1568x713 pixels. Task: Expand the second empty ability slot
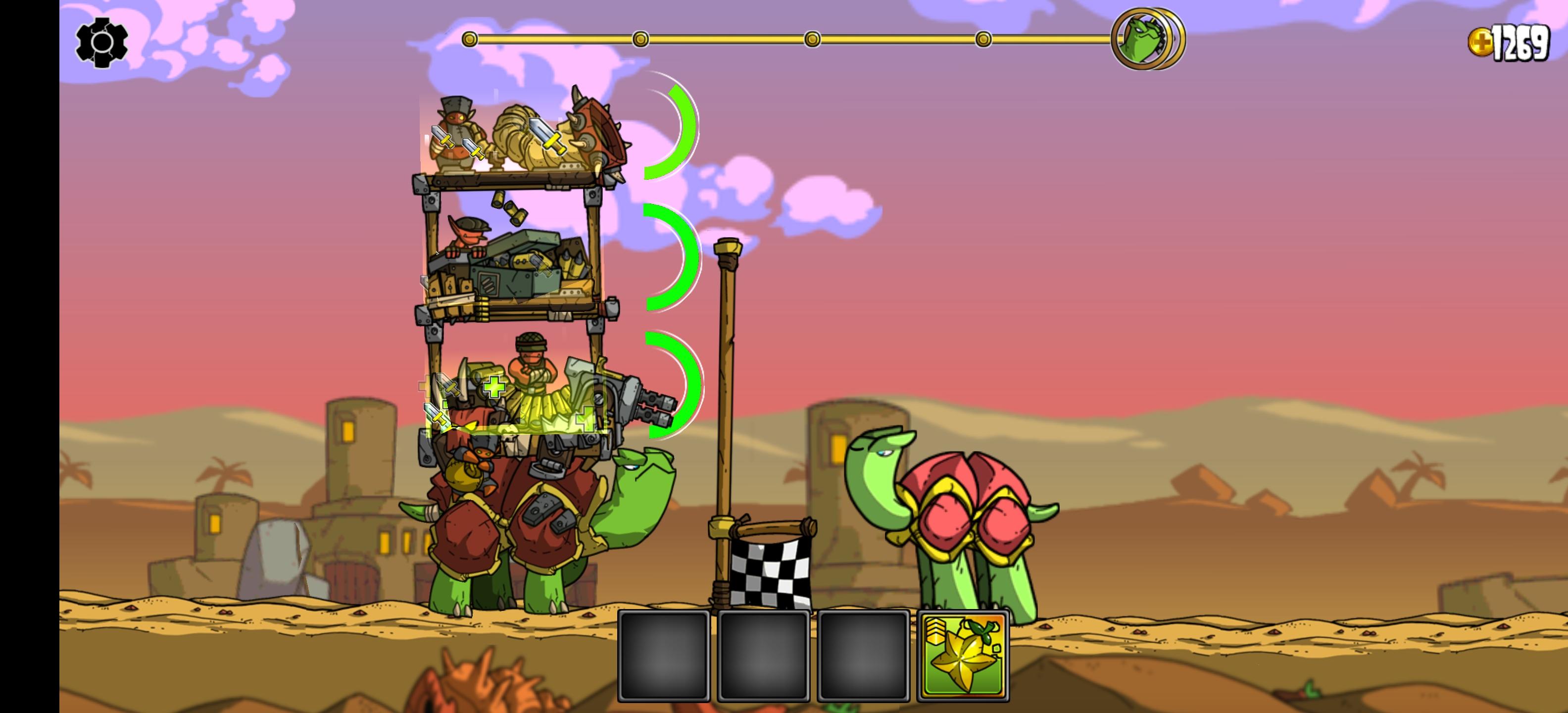pyautogui.click(x=764, y=658)
